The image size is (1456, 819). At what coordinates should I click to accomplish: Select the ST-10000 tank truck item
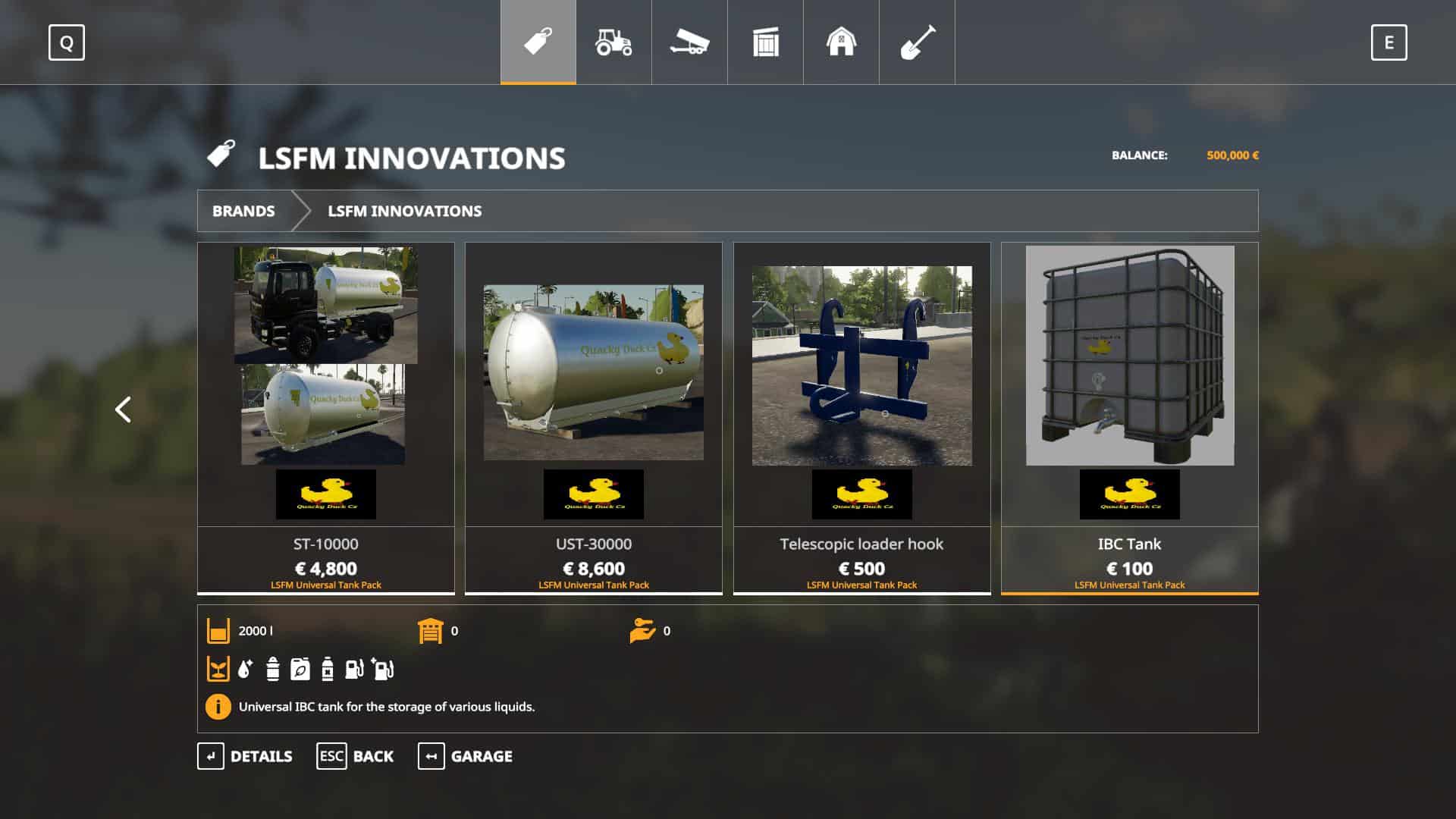(x=326, y=417)
